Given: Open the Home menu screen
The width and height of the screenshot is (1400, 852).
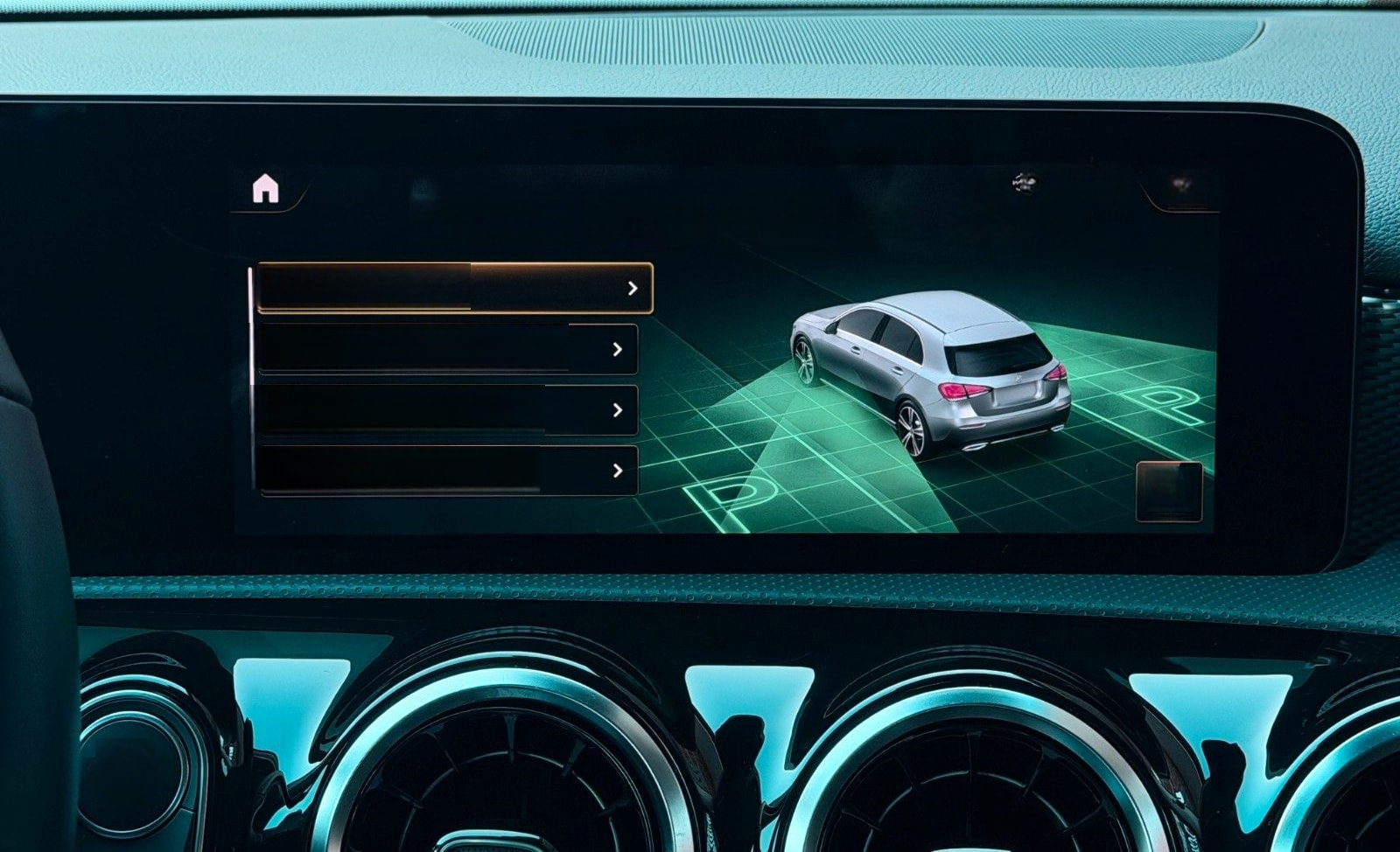Looking at the screenshot, I should point(268,190).
